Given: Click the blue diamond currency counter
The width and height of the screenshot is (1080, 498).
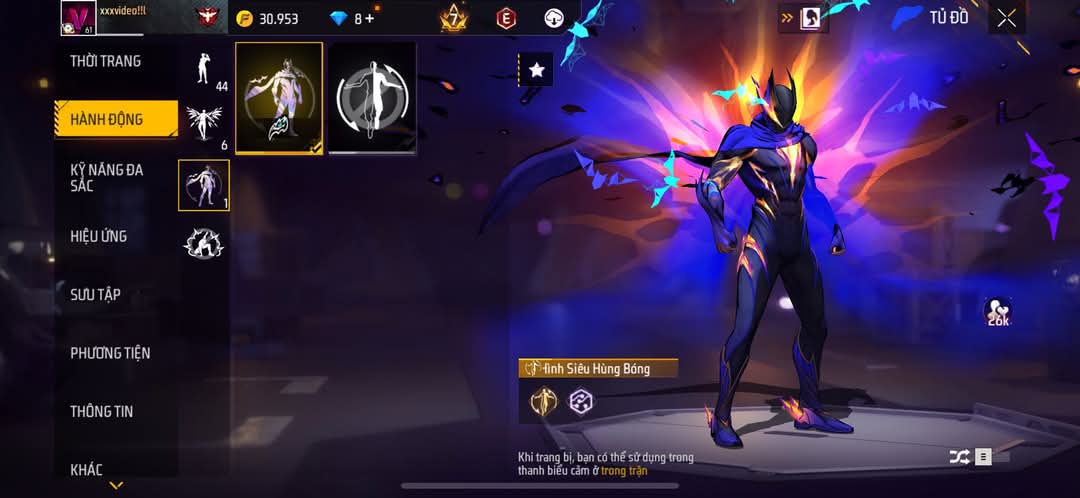Looking at the screenshot, I should [x=351, y=18].
